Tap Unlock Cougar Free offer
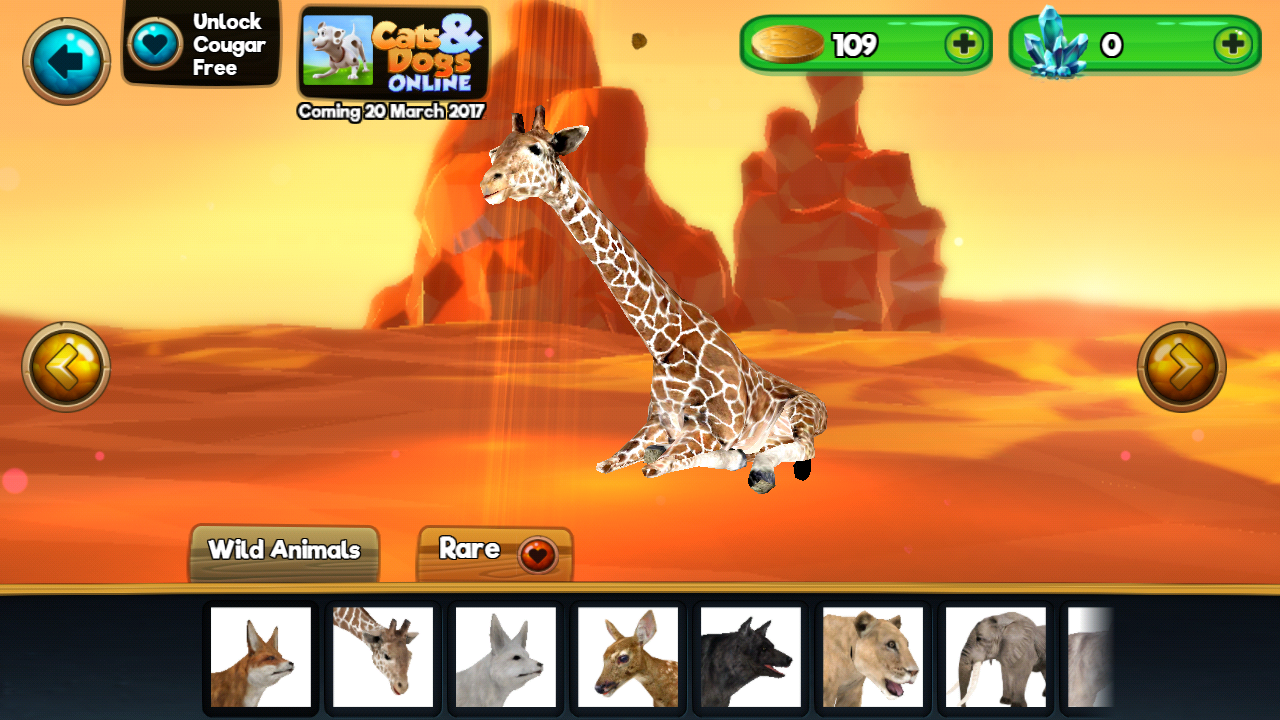Screen dimensions: 1280x720 click(x=200, y=43)
